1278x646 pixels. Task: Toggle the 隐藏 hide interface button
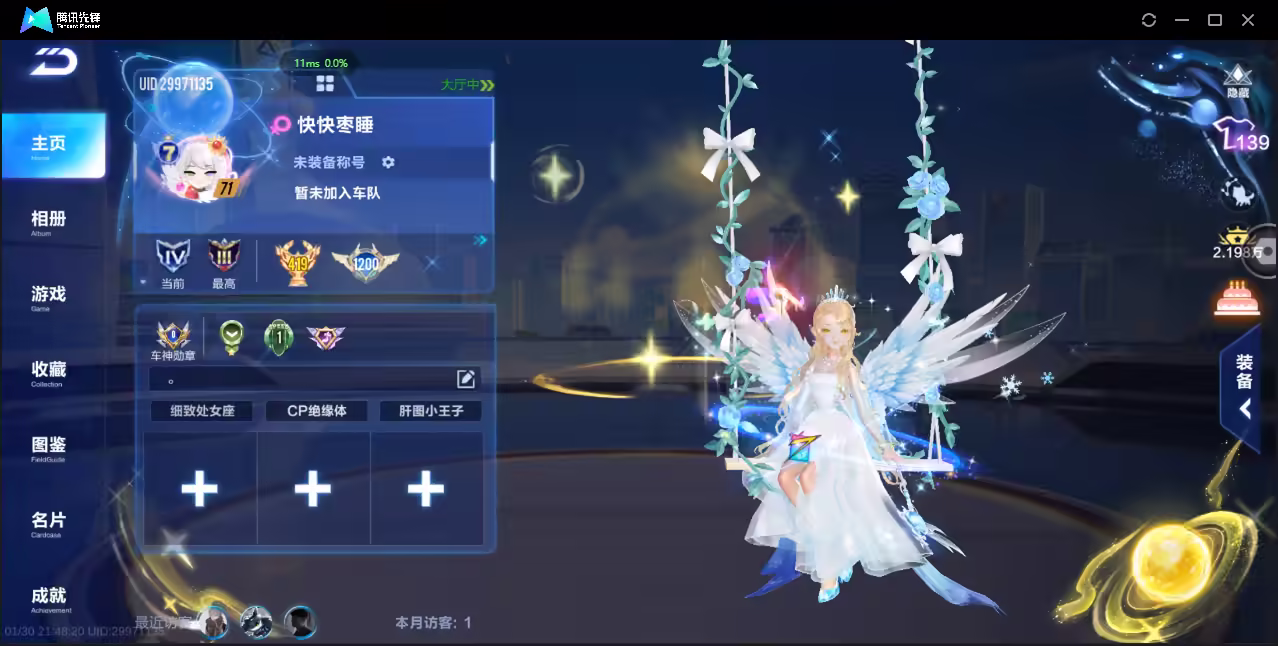pos(1238,81)
